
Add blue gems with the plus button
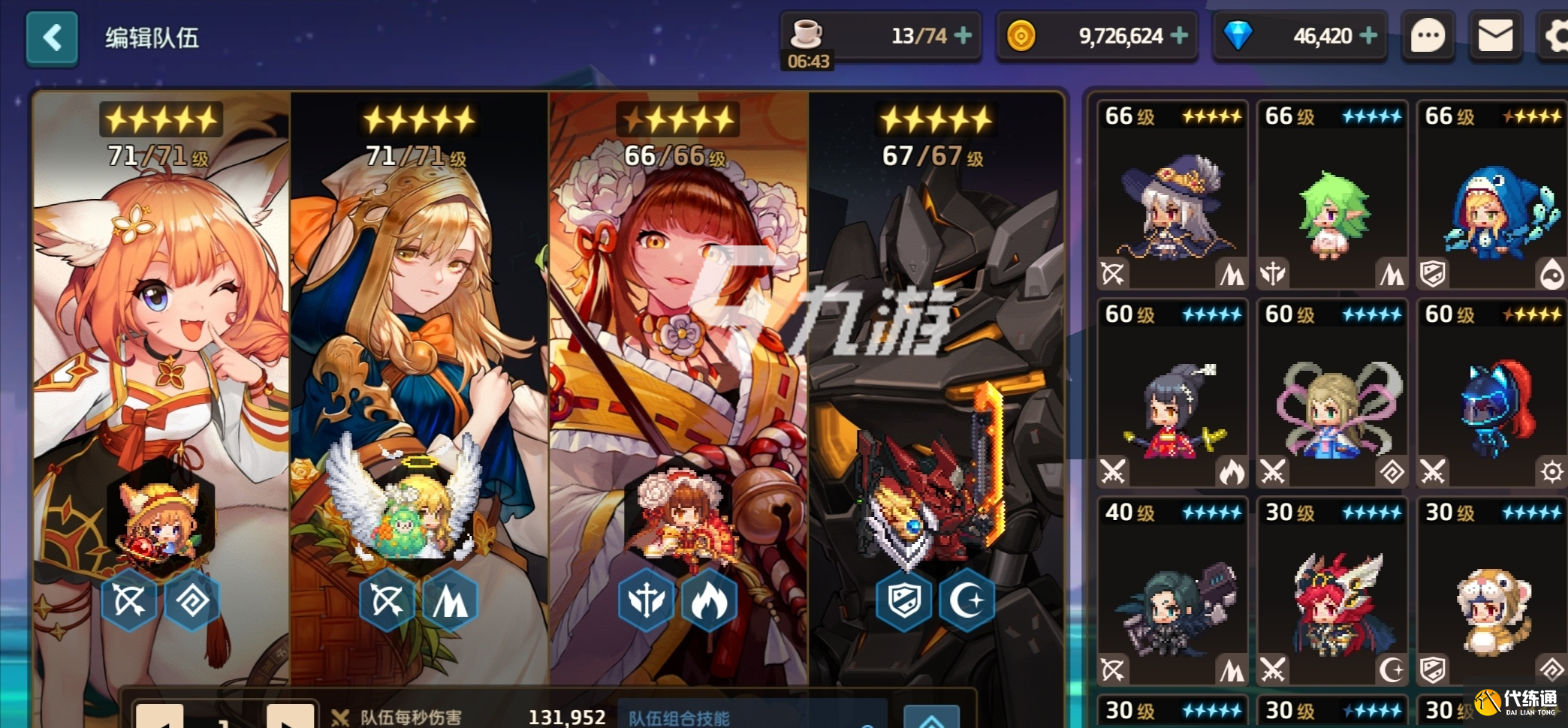pos(1368,35)
